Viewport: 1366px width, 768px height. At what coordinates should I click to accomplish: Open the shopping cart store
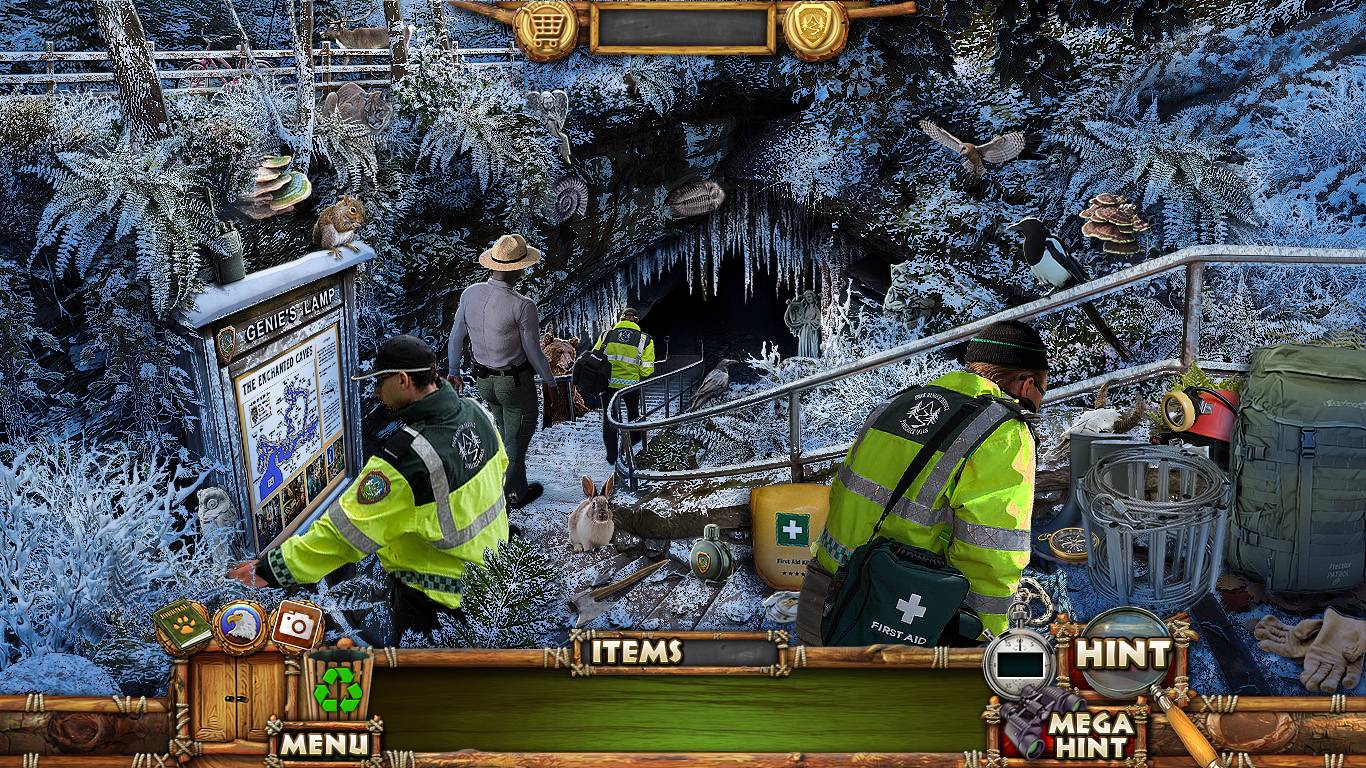coord(546,30)
